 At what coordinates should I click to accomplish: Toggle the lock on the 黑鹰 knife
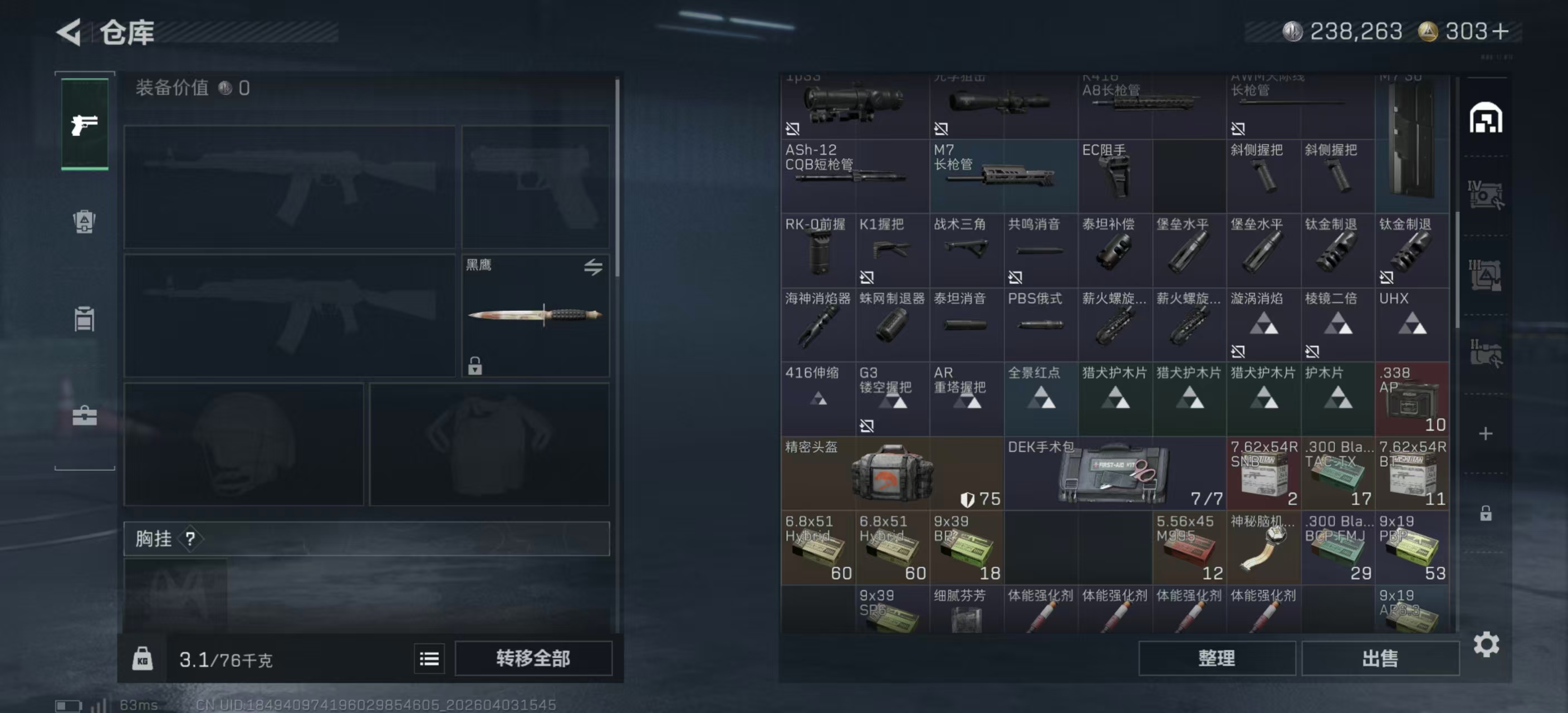pos(474,367)
